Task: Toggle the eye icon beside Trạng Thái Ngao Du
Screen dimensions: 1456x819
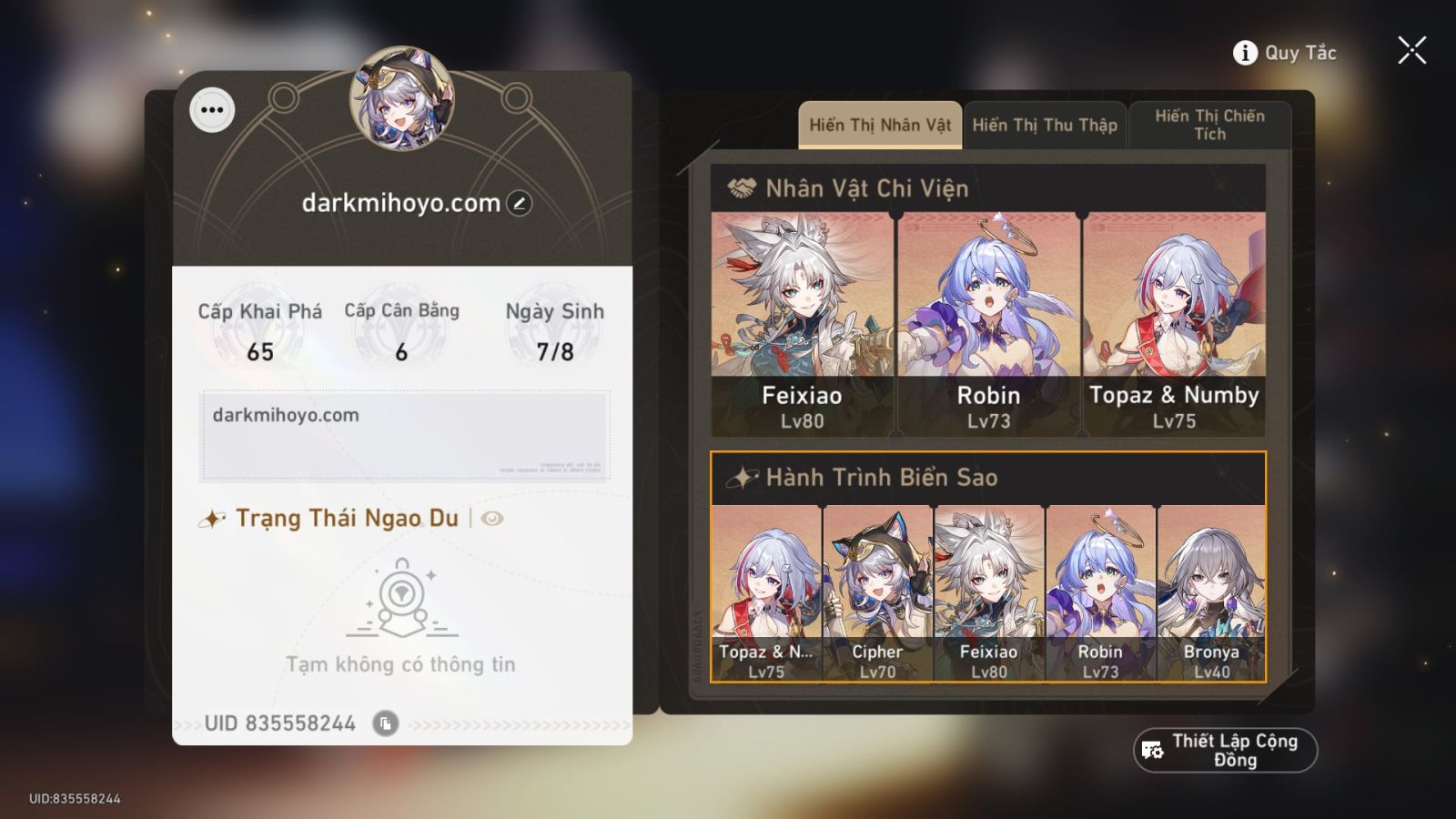Action: click(x=491, y=519)
